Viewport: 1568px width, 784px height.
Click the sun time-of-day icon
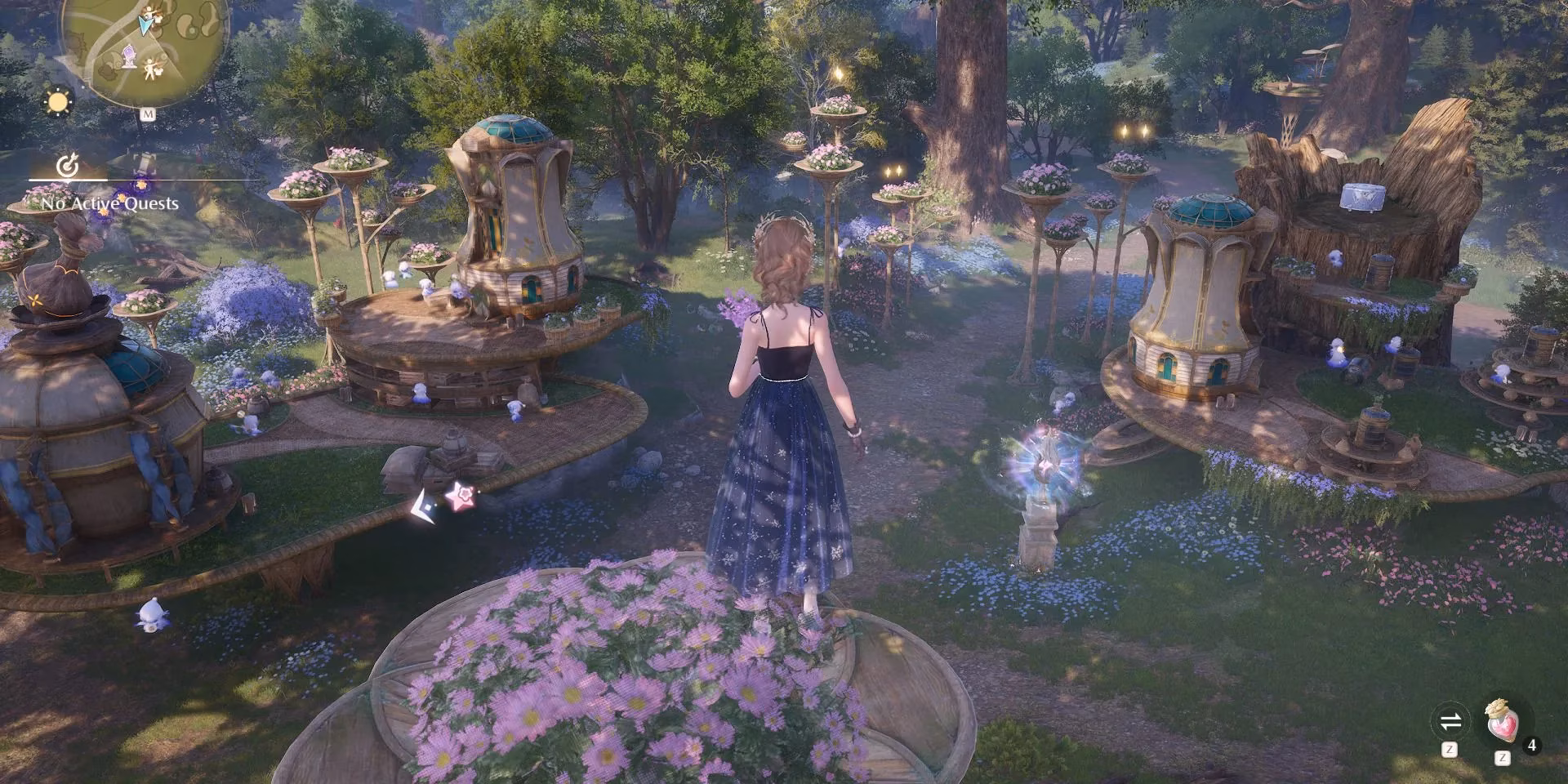coord(59,103)
